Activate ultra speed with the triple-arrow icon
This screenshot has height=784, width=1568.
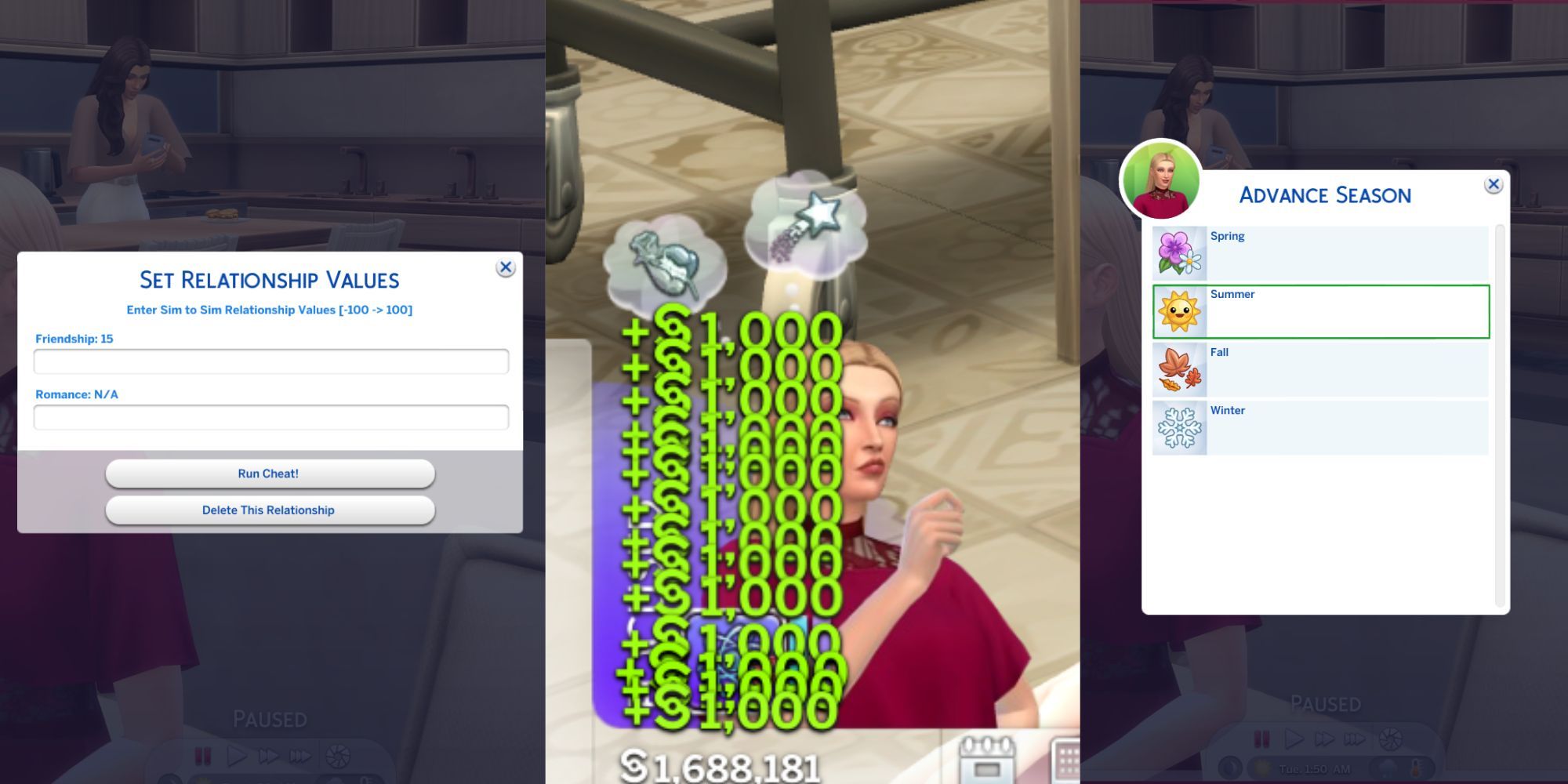[1355, 739]
